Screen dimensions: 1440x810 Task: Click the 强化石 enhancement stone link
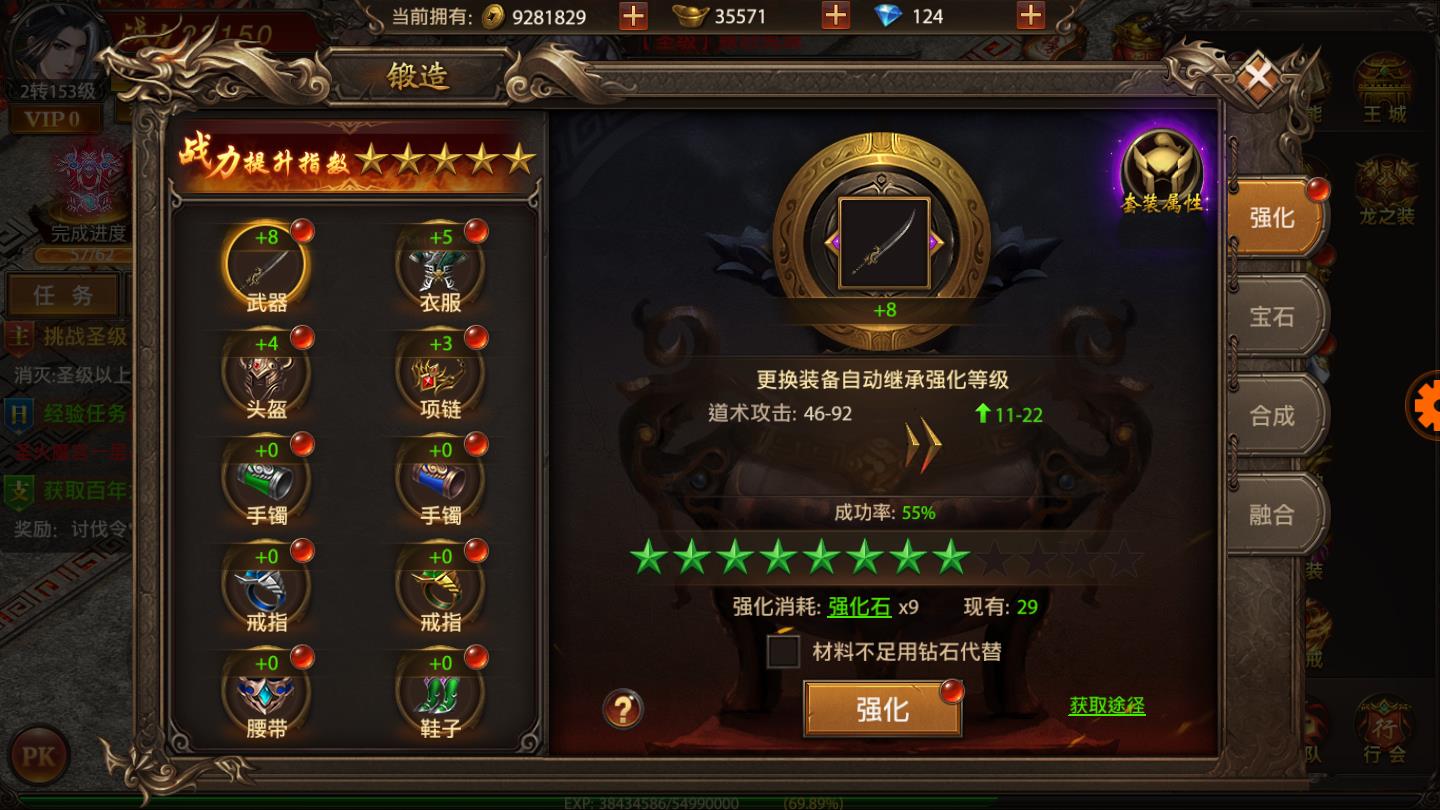click(x=858, y=607)
